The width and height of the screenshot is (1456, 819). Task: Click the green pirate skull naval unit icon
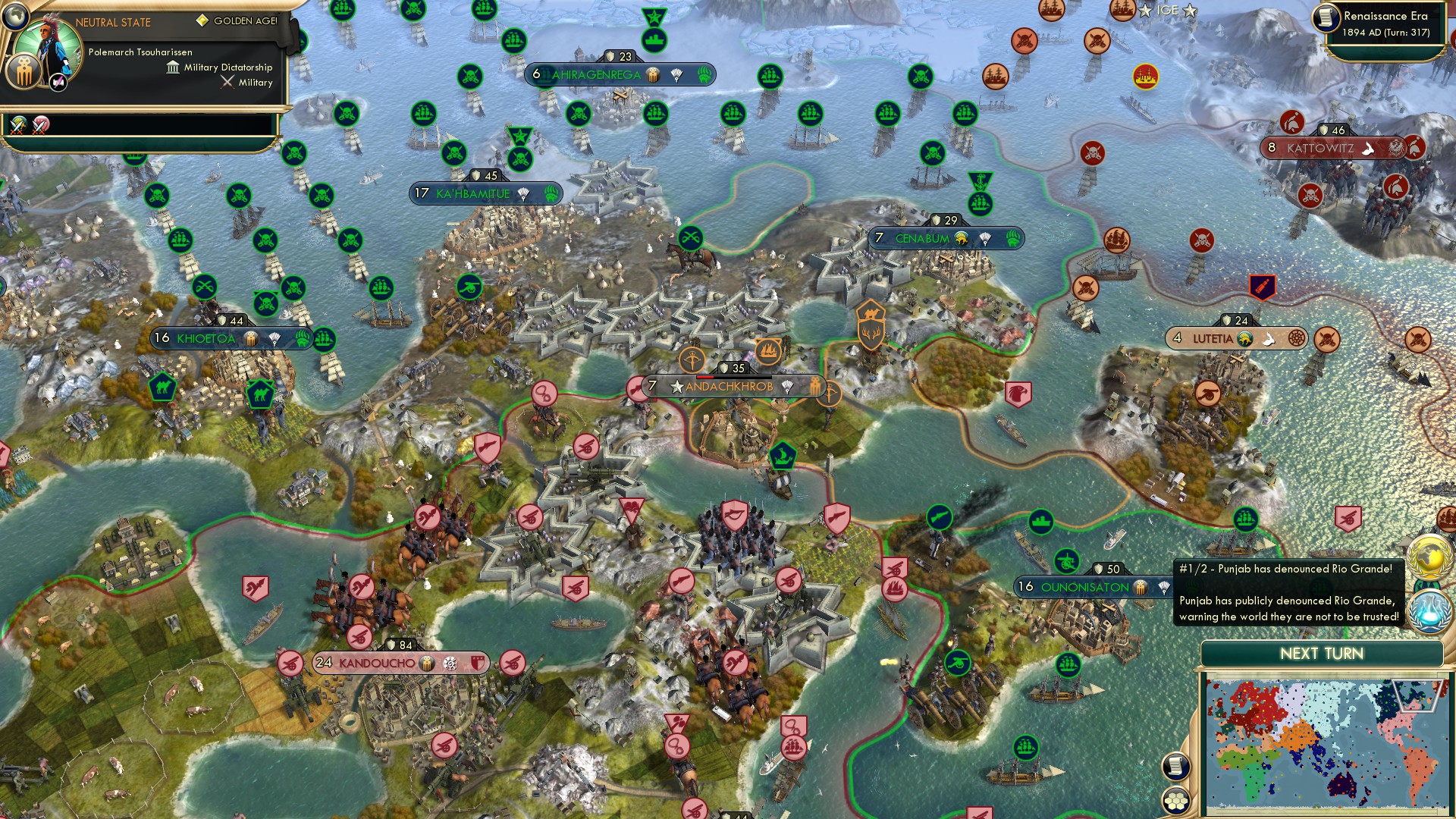[346, 114]
